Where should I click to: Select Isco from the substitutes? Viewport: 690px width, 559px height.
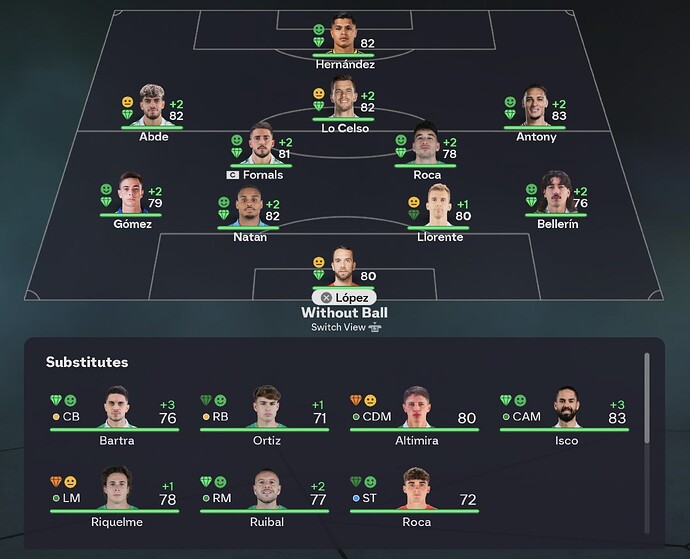pyautogui.click(x=567, y=410)
